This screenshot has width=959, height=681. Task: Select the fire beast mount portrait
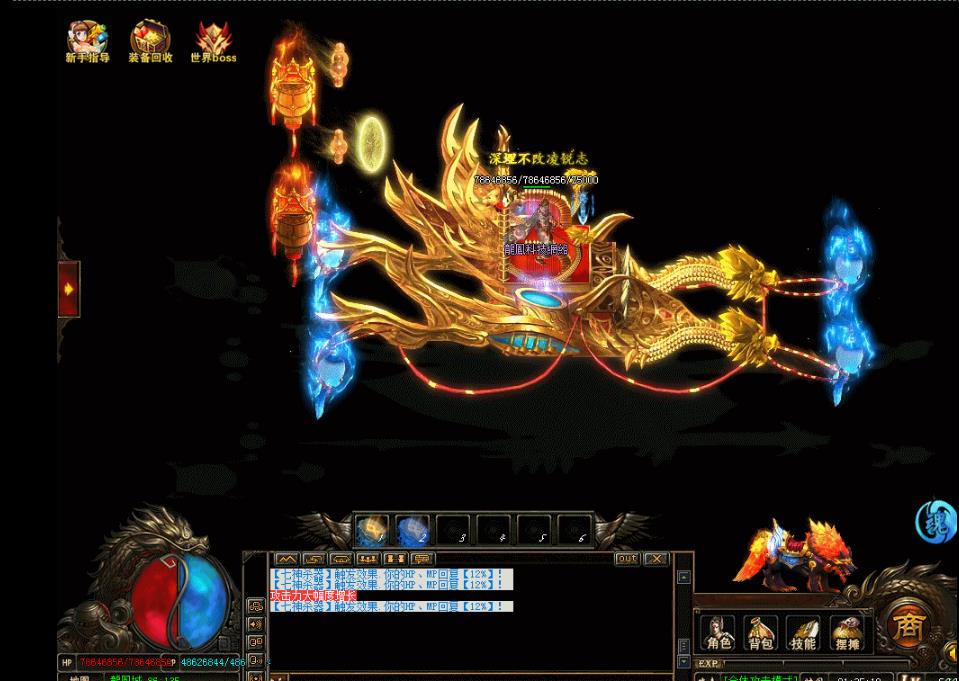click(797, 555)
